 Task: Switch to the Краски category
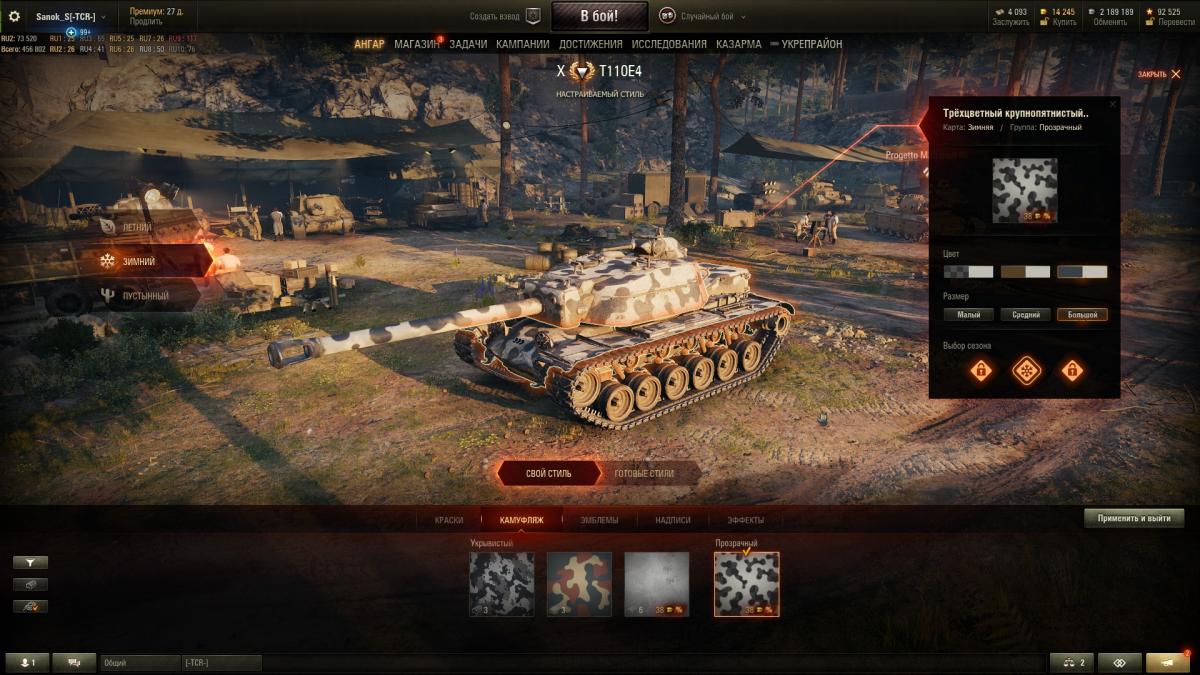[449, 520]
